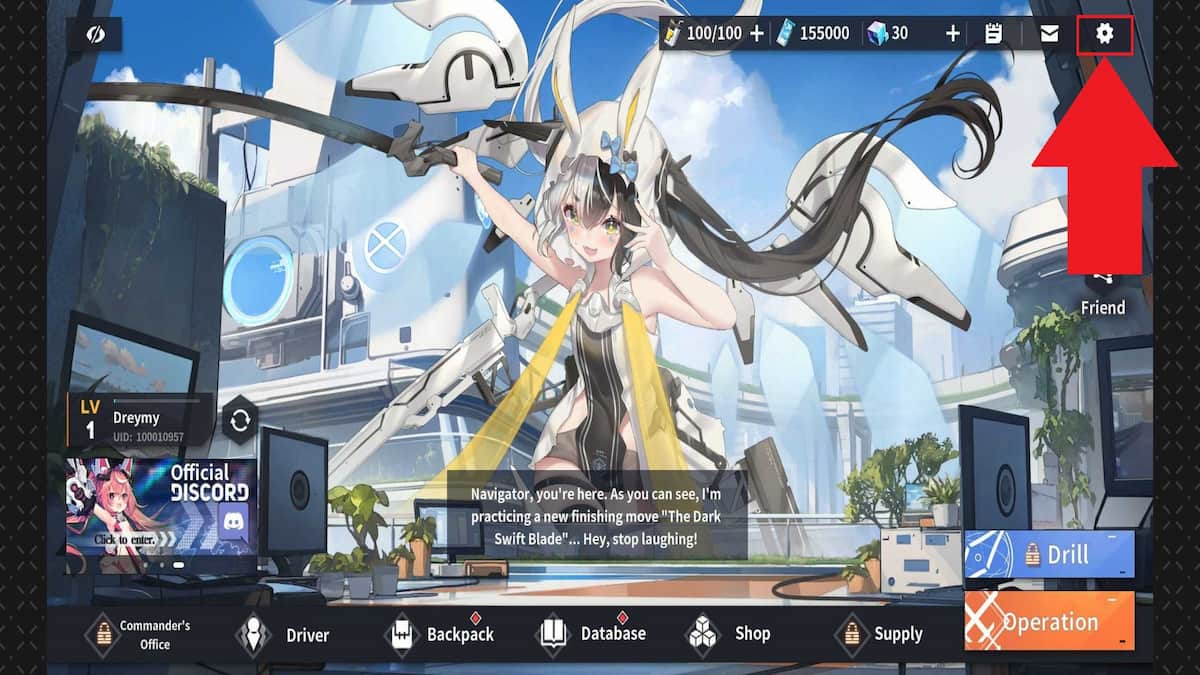Image resolution: width=1200 pixels, height=675 pixels.
Task: Enter the Shop
Action: (730, 634)
